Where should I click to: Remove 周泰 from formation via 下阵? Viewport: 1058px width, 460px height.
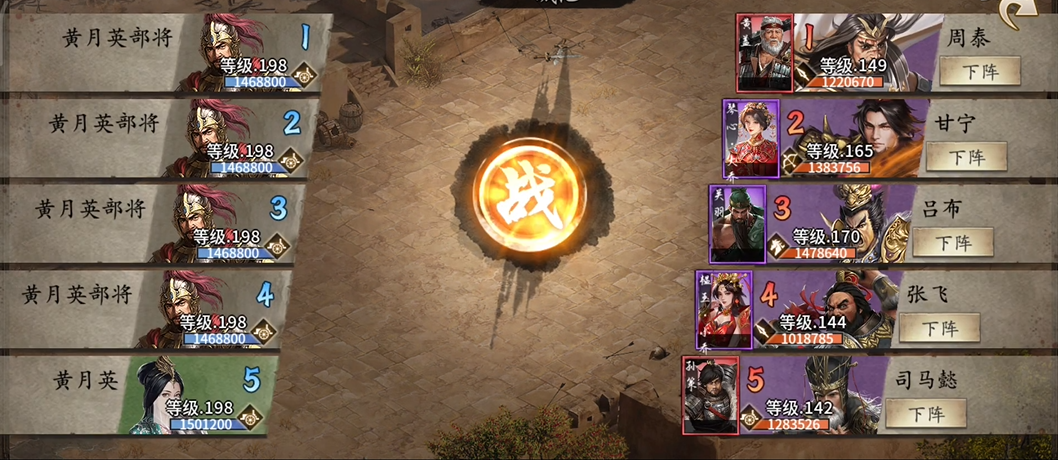(x=979, y=71)
